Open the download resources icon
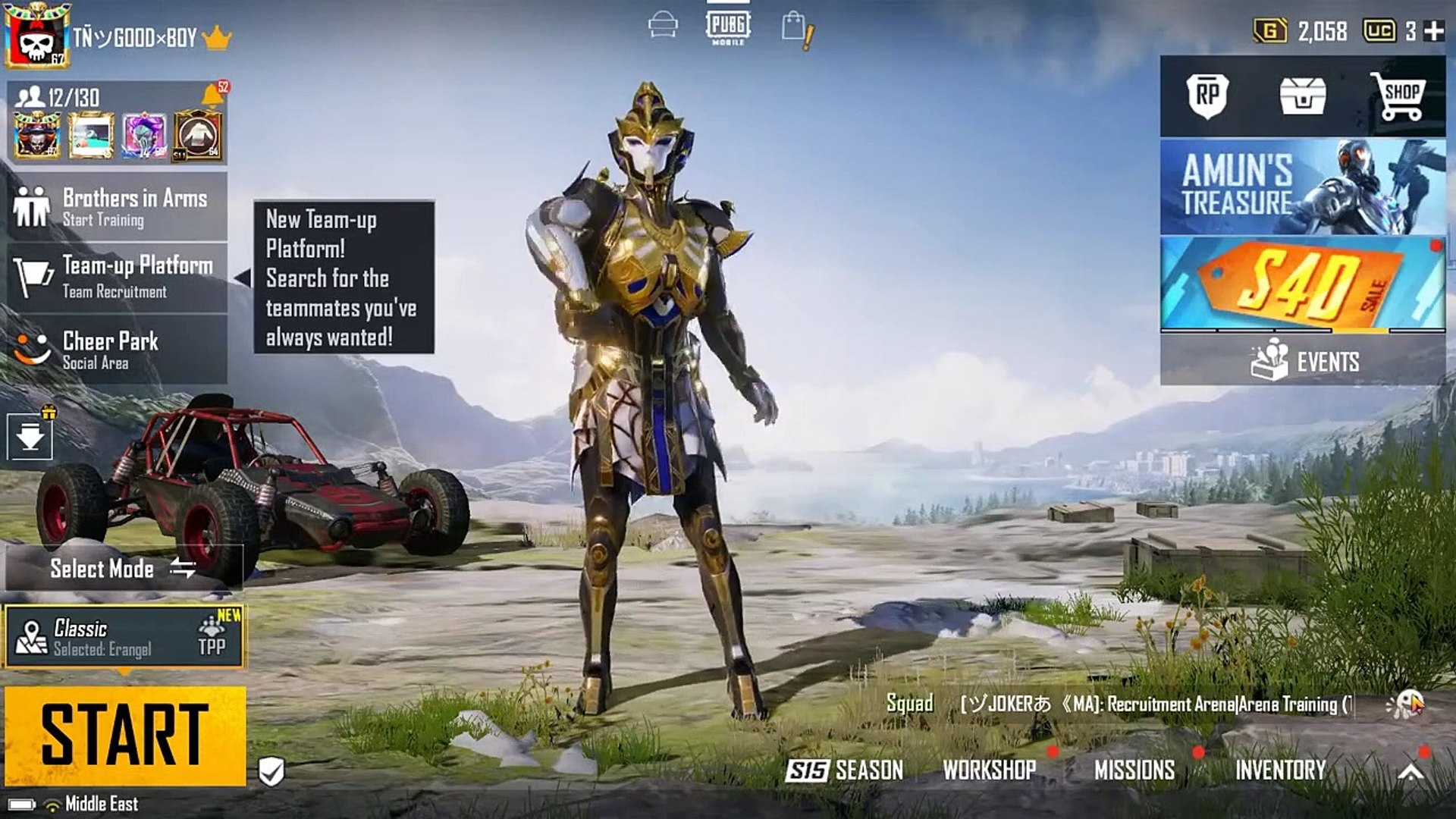 pos(30,437)
